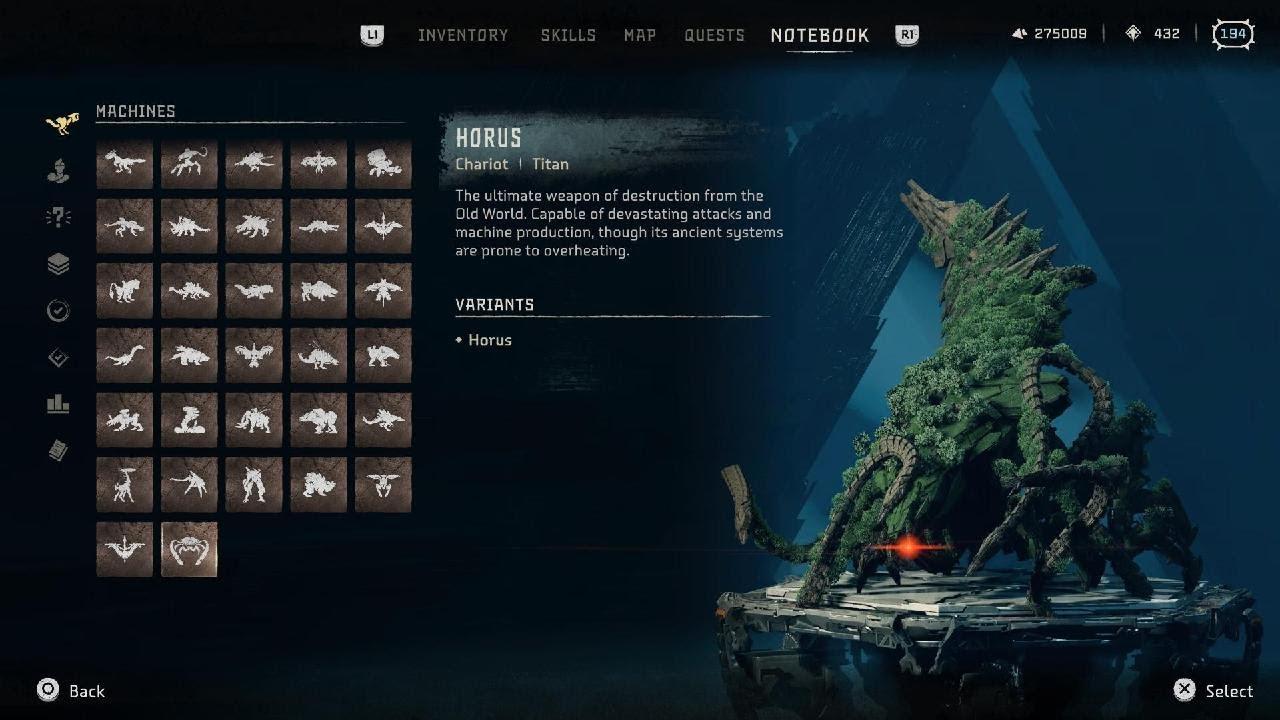Open the paper pages category icon
The width and height of the screenshot is (1280, 720).
point(59,452)
